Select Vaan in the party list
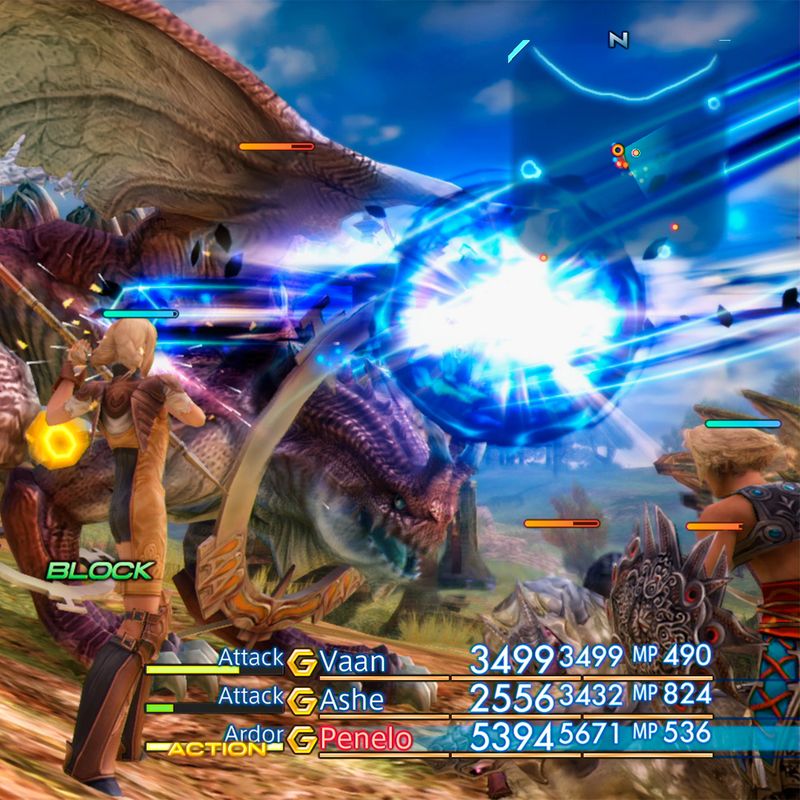This screenshot has height=800, width=800. [x=353, y=661]
